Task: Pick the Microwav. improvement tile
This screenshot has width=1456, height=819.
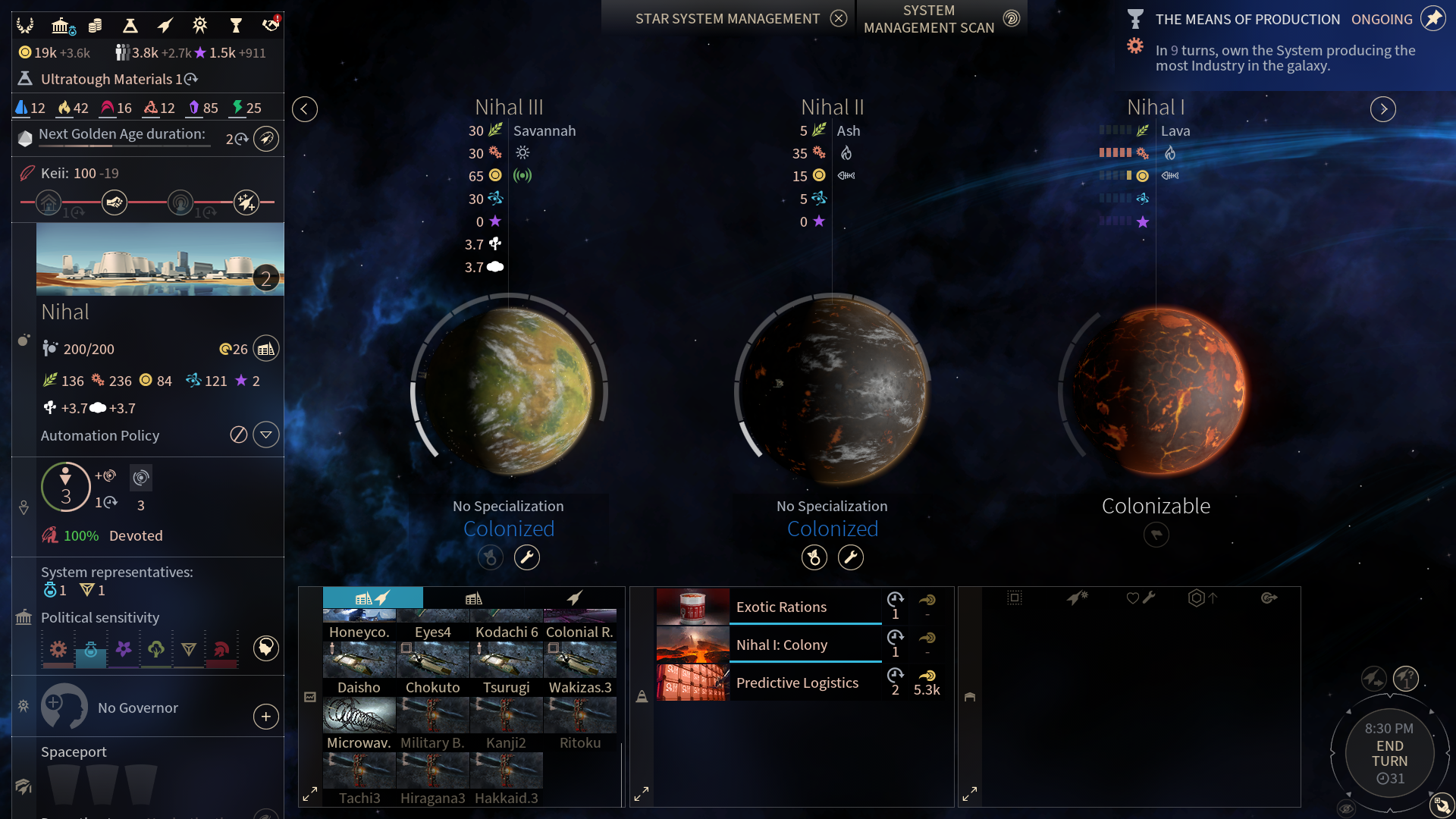Action: tap(359, 723)
